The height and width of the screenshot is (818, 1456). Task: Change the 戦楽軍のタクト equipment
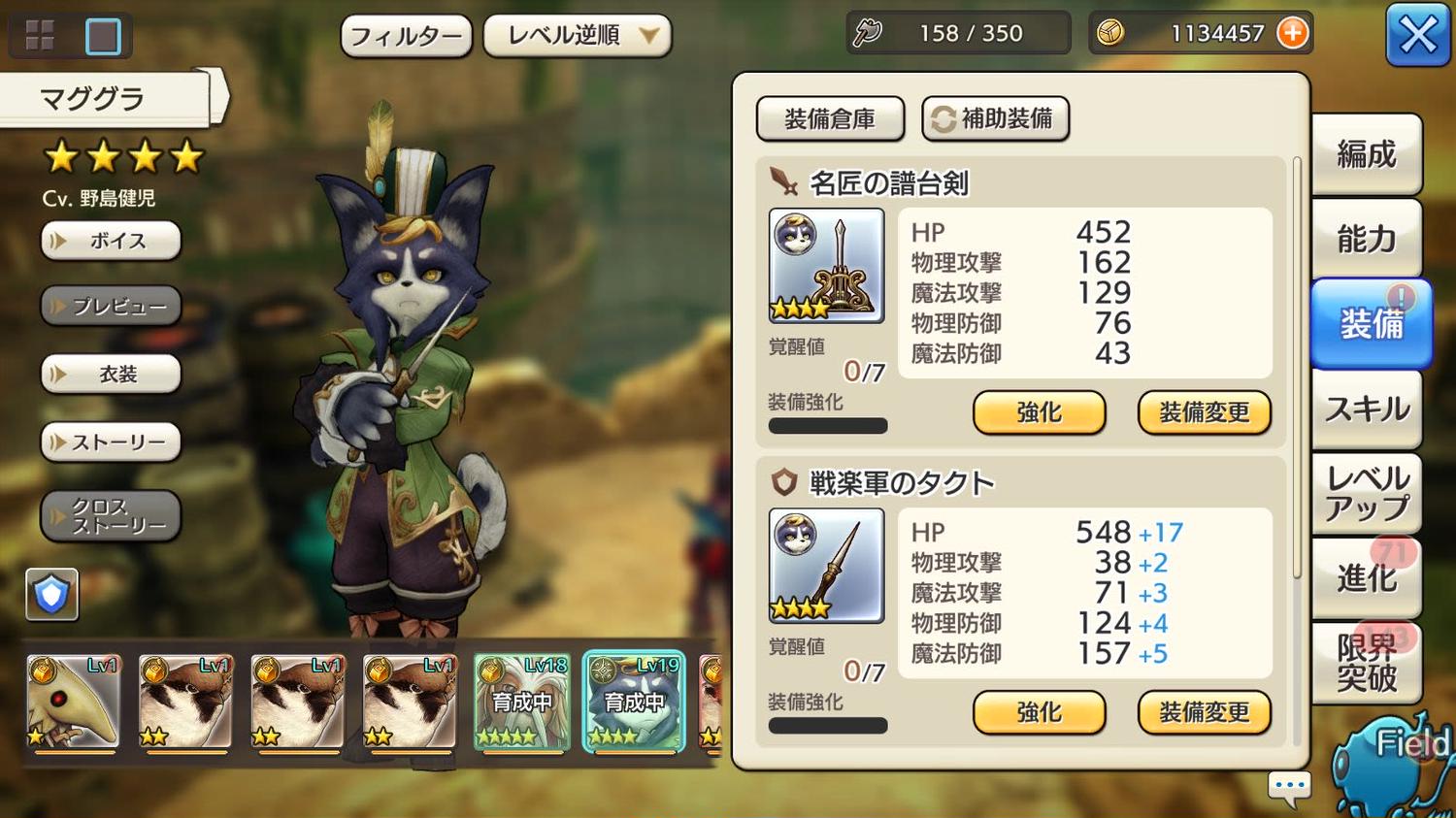coord(1204,713)
